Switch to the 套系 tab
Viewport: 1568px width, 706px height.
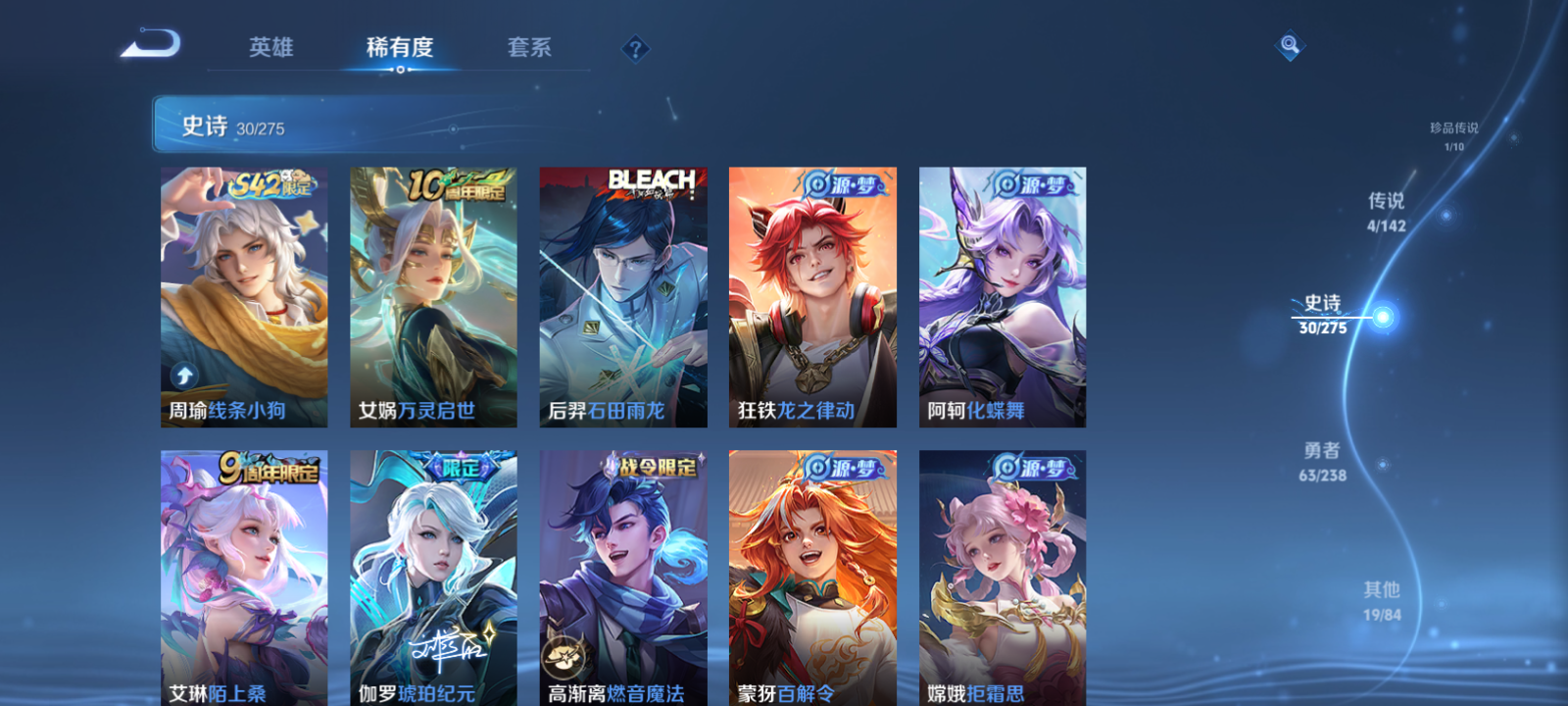tap(528, 48)
